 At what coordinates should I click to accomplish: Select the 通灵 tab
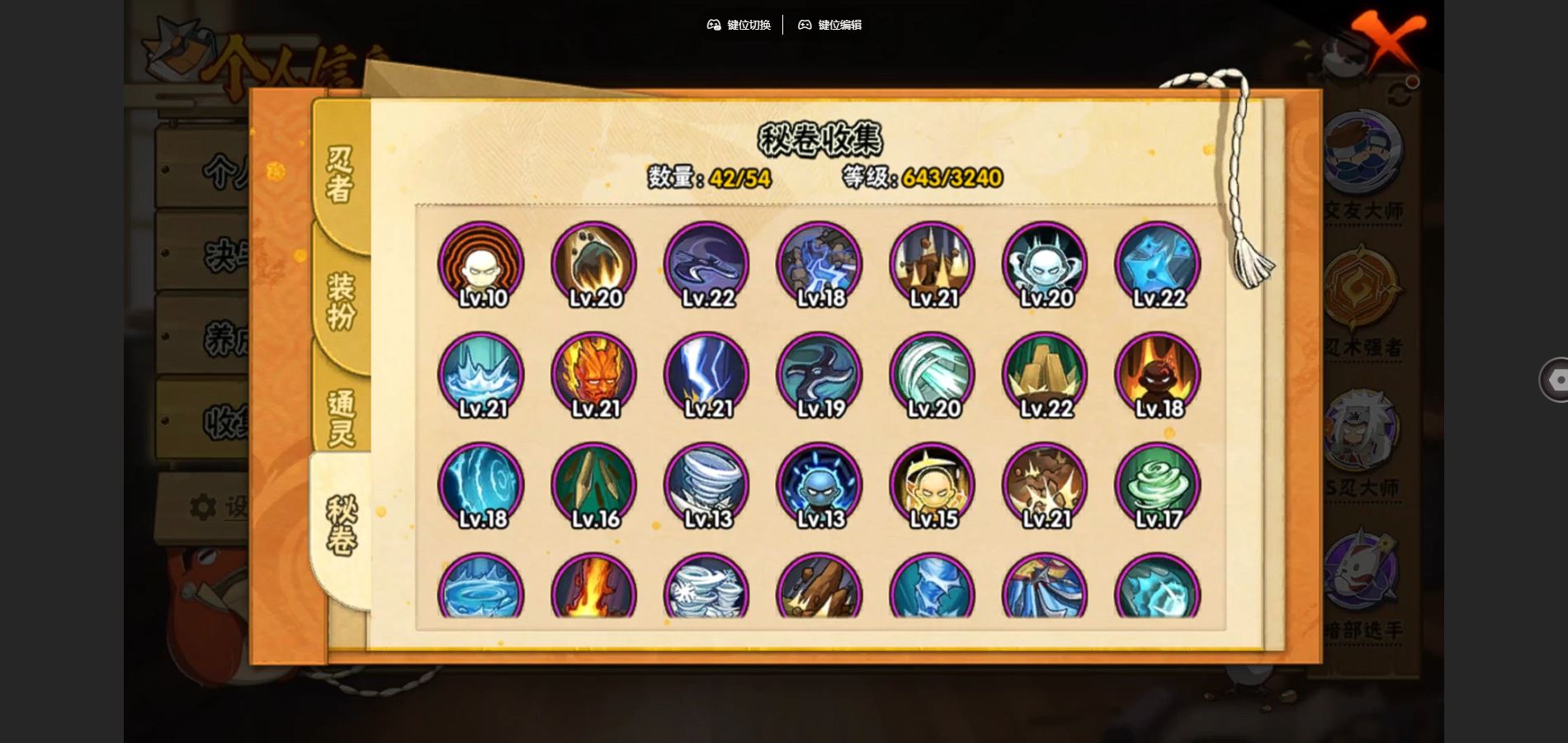(340, 417)
